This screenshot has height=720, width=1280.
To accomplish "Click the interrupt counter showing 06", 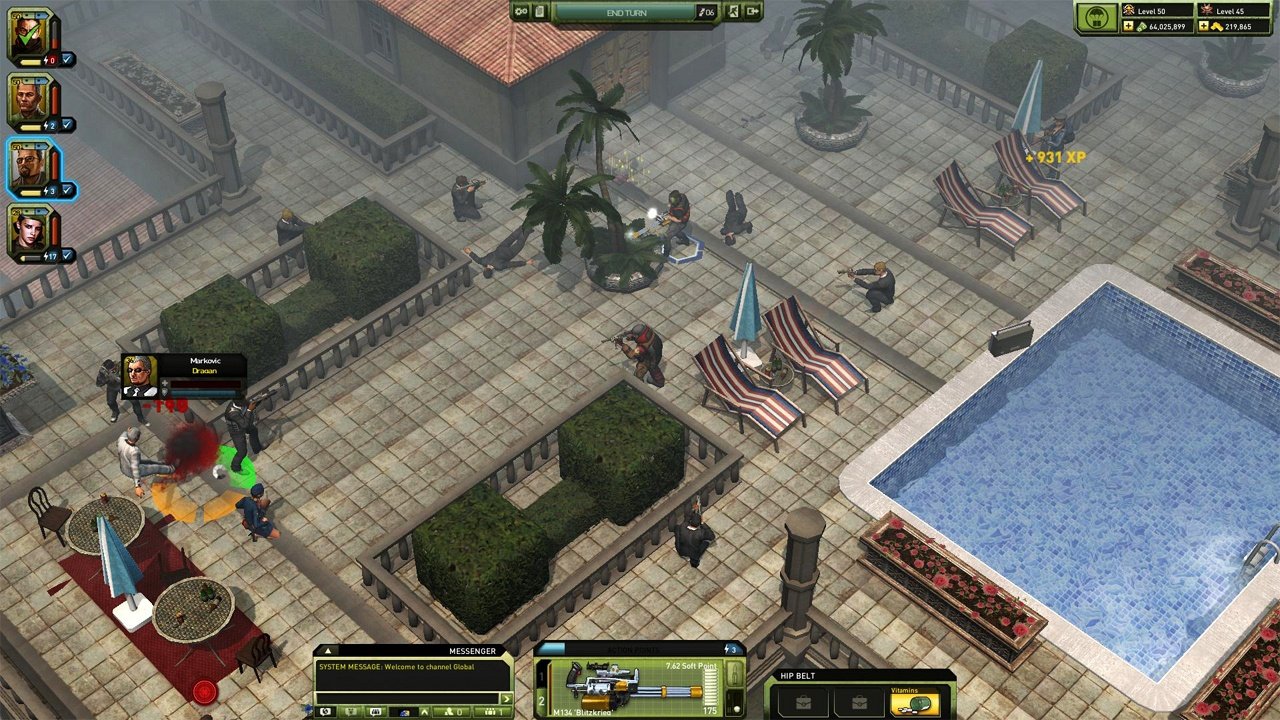I will coord(707,12).
